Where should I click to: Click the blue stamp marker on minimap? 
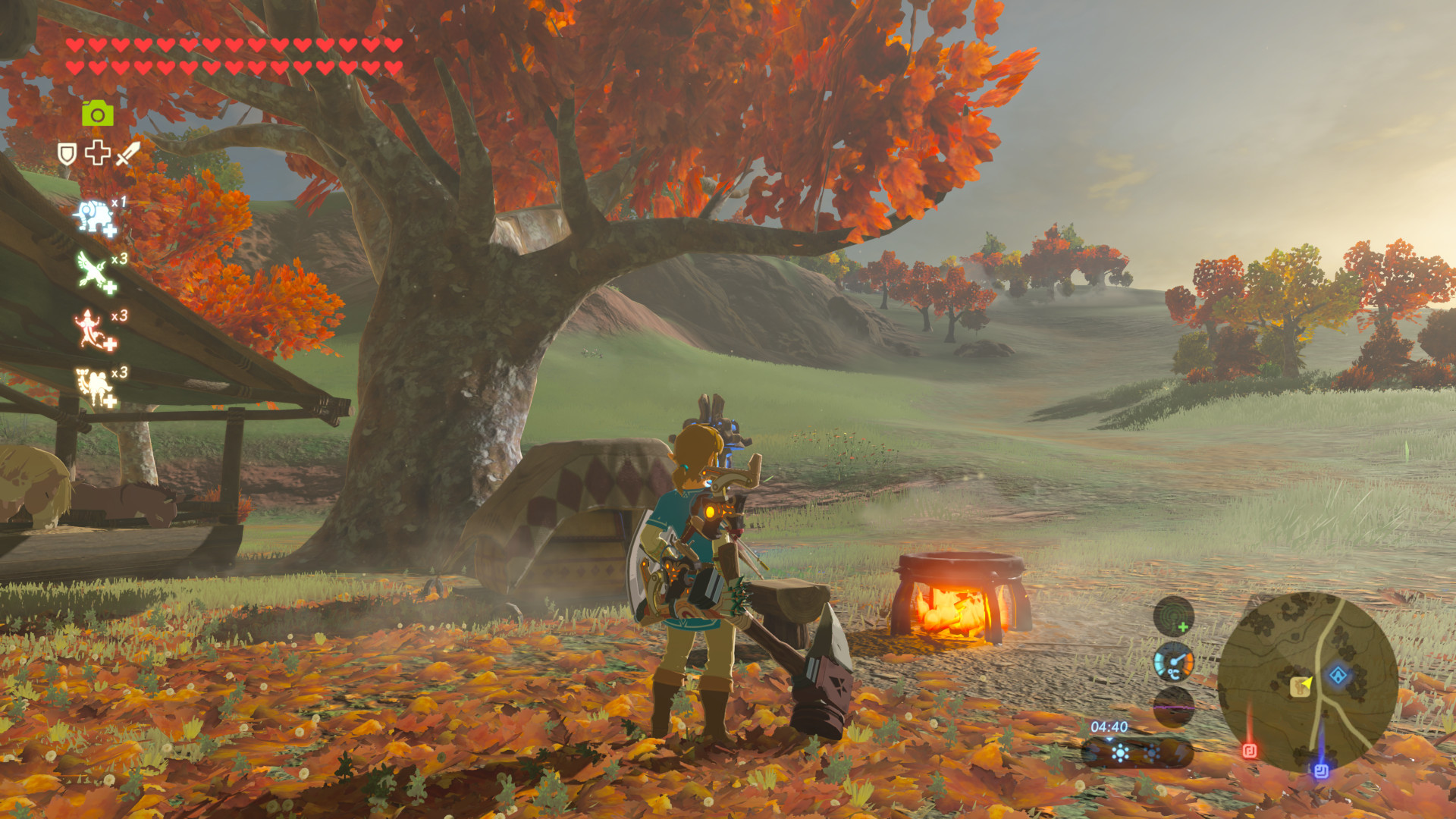coord(1322,770)
